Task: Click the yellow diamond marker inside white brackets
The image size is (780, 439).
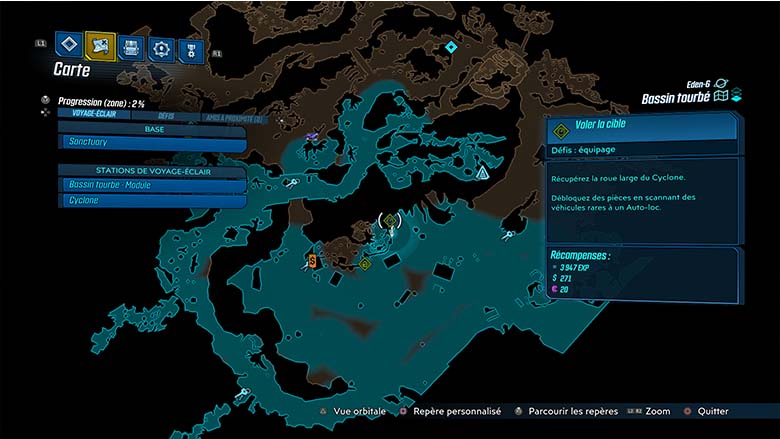Action: coord(390,220)
